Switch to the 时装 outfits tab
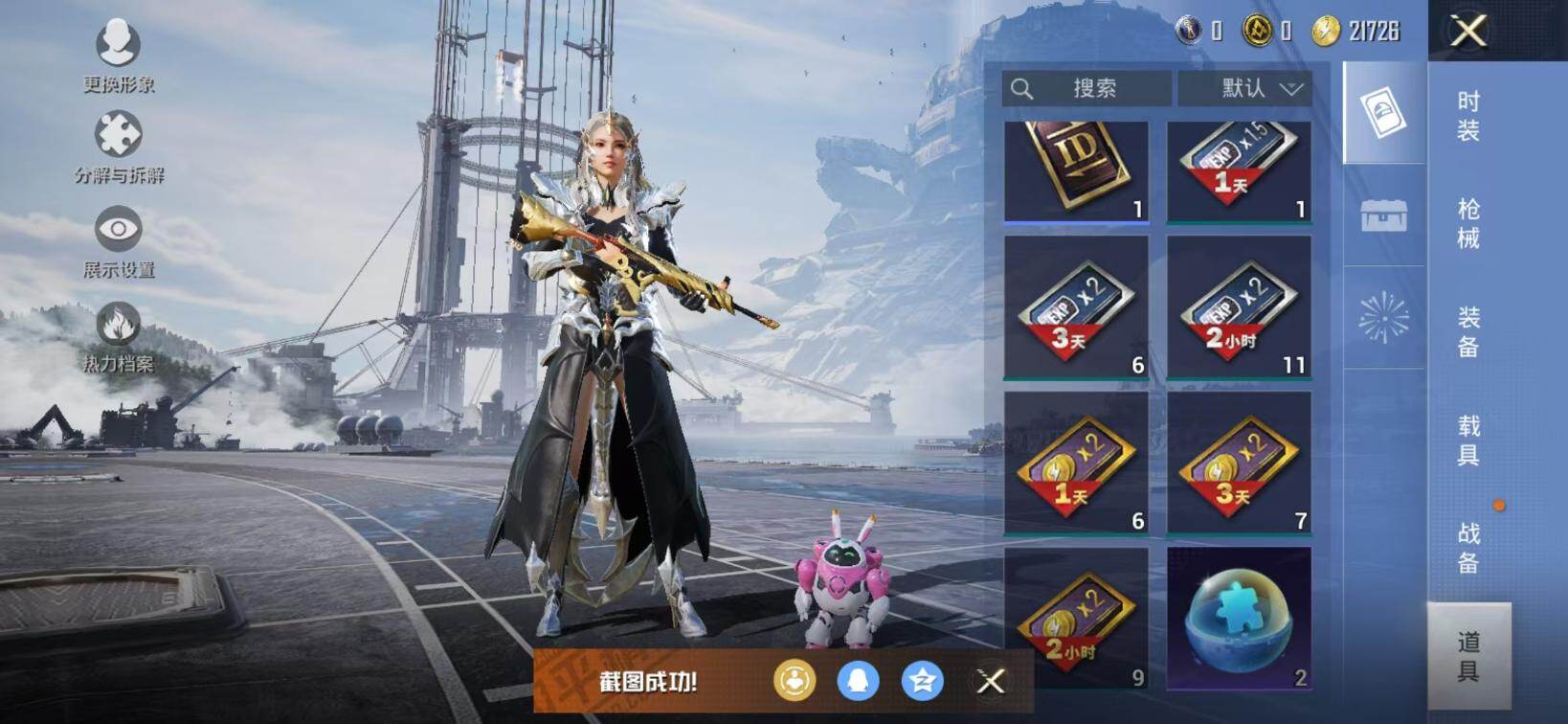 [x=1468, y=116]
